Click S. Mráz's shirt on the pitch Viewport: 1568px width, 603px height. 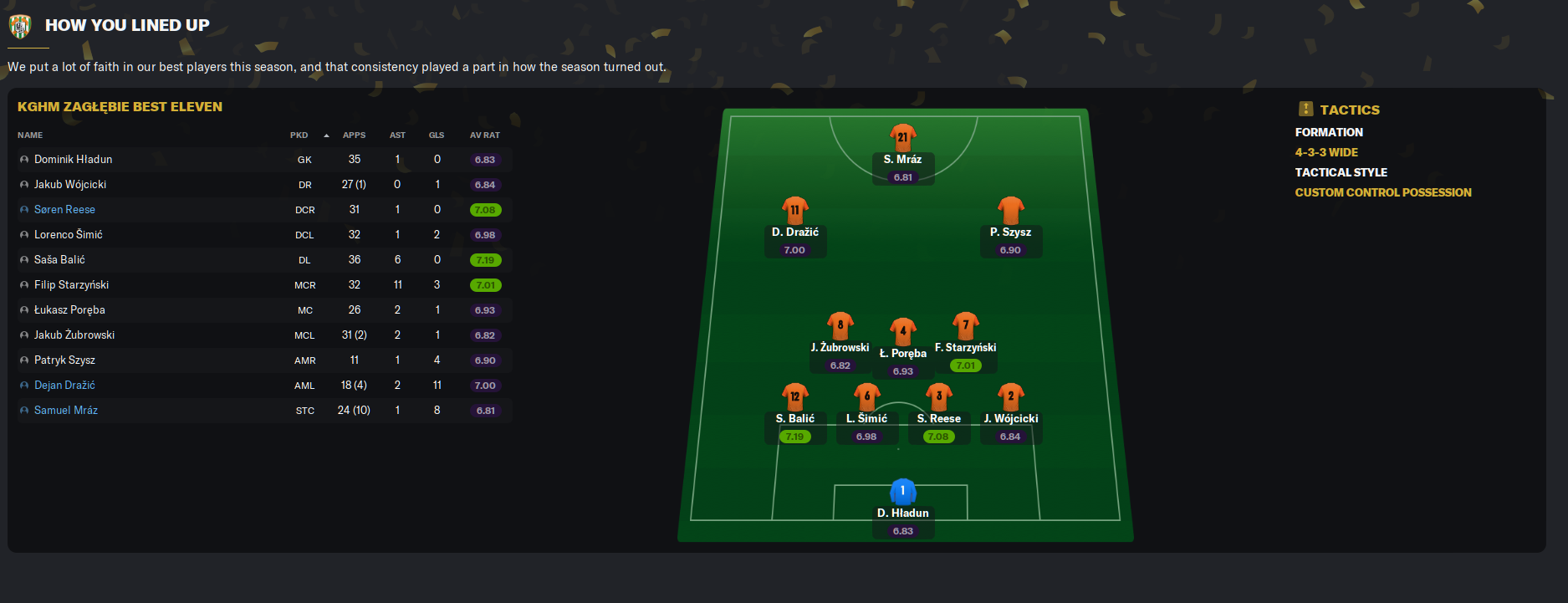pos(902,137)
